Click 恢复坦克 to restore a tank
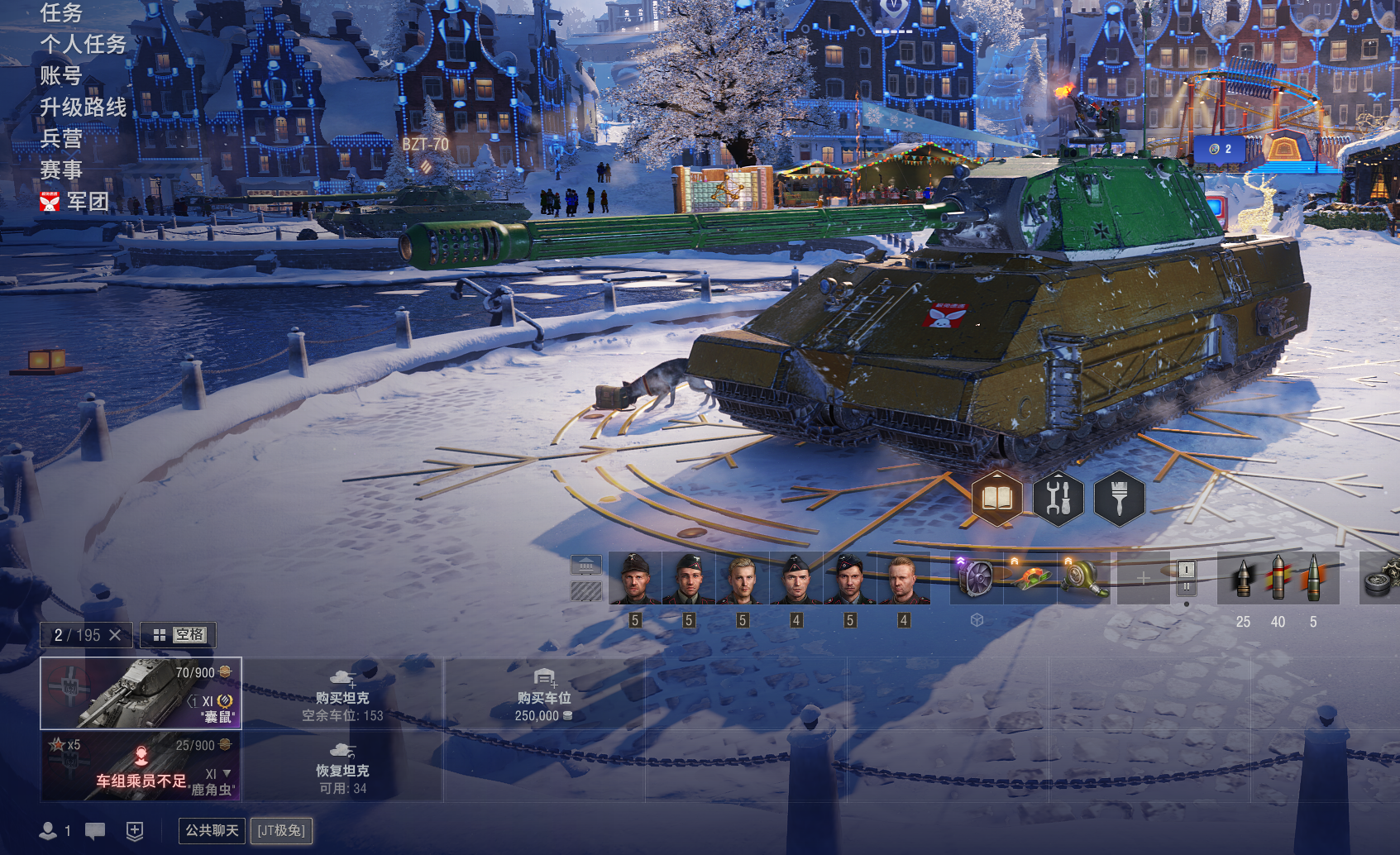 pos(342,769)
